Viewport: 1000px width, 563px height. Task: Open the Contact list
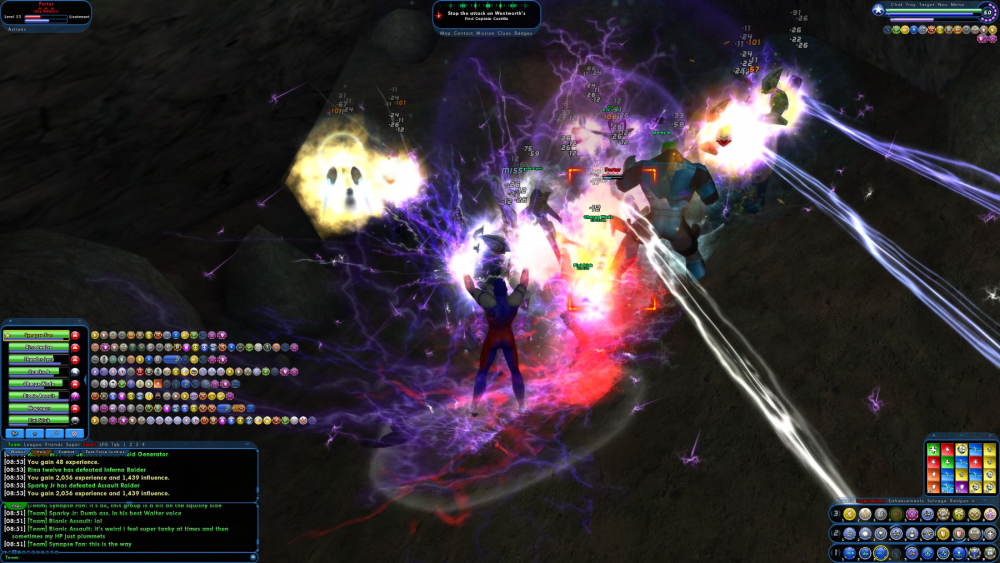(464, 33)
